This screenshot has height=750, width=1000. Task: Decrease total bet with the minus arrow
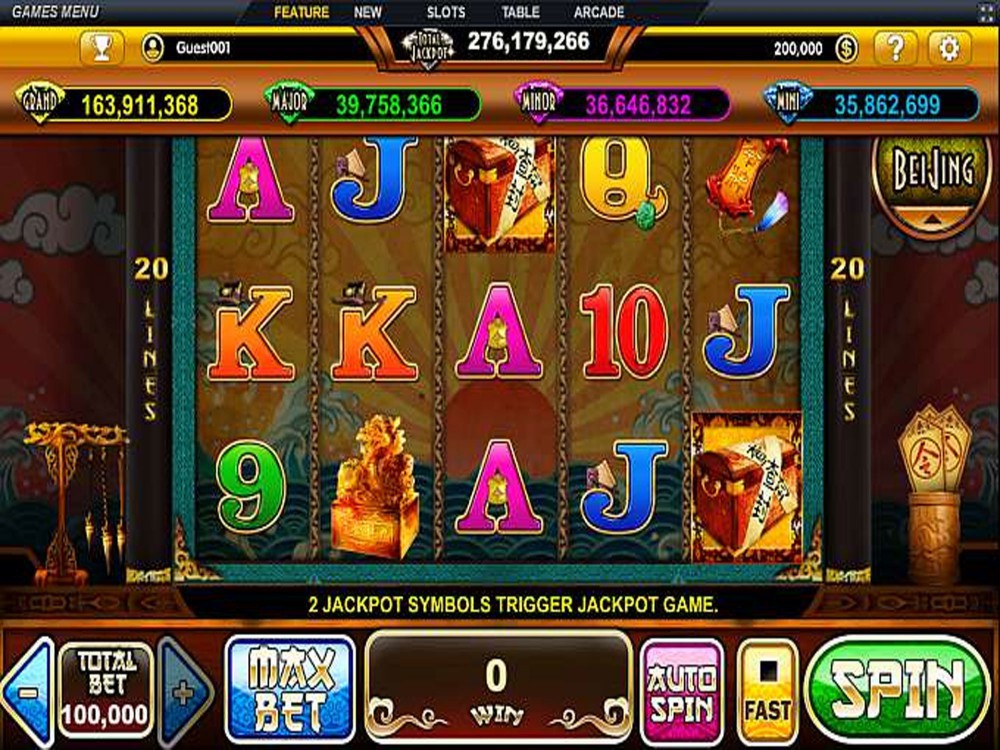coord(28,691)
